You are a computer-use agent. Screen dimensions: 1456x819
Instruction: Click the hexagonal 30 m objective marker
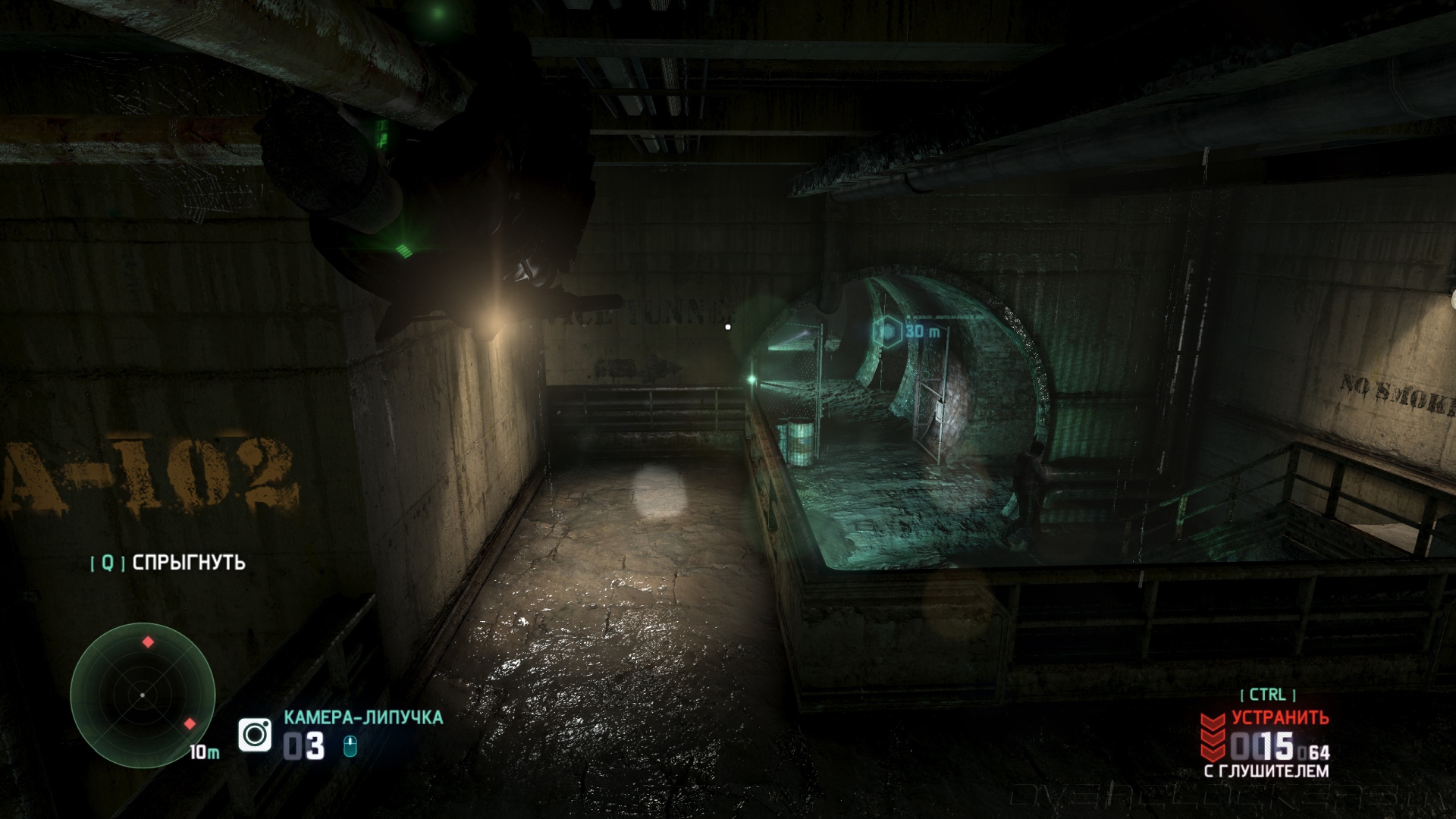(x=886, y=331)
